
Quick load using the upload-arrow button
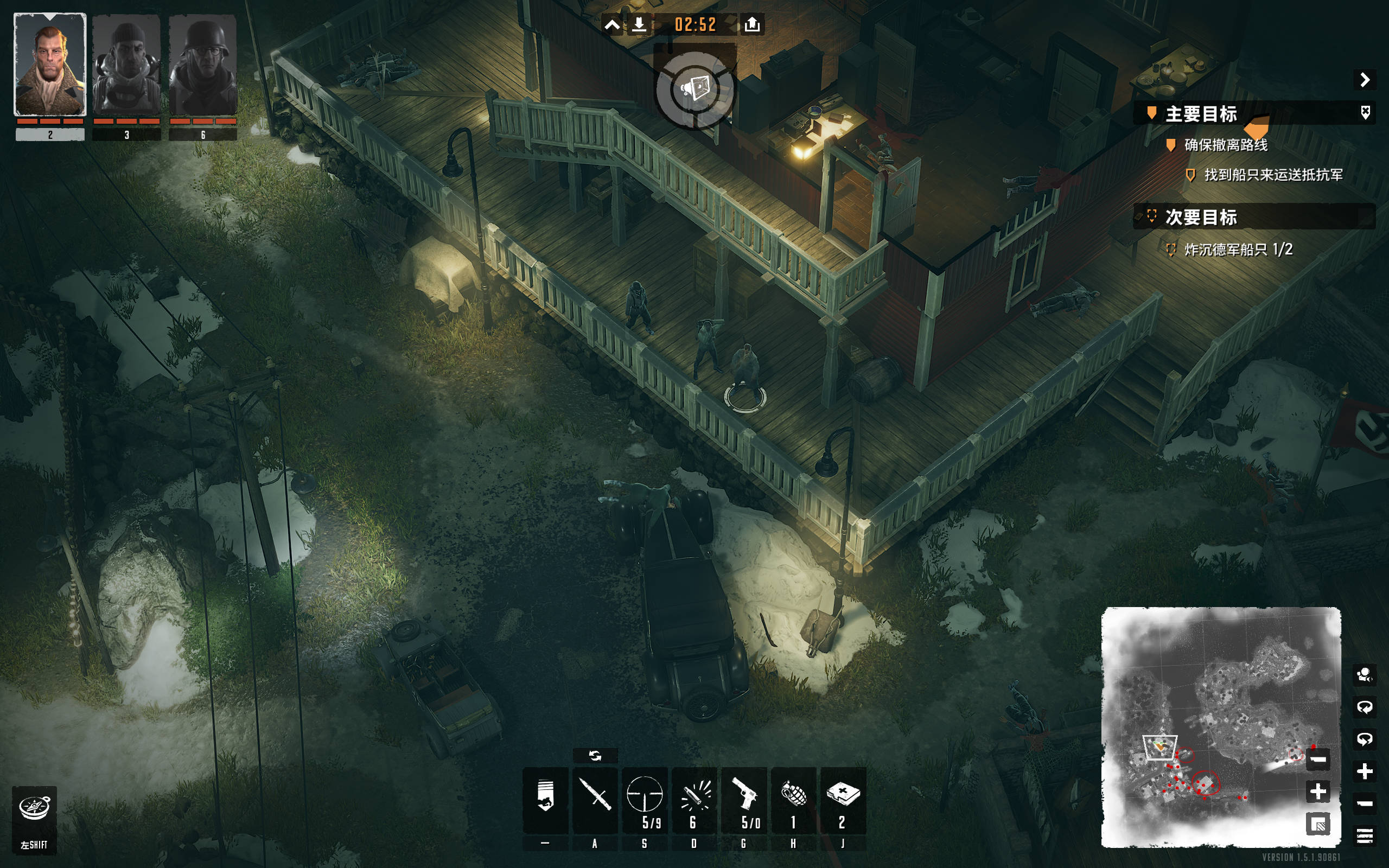click(752, 25)
